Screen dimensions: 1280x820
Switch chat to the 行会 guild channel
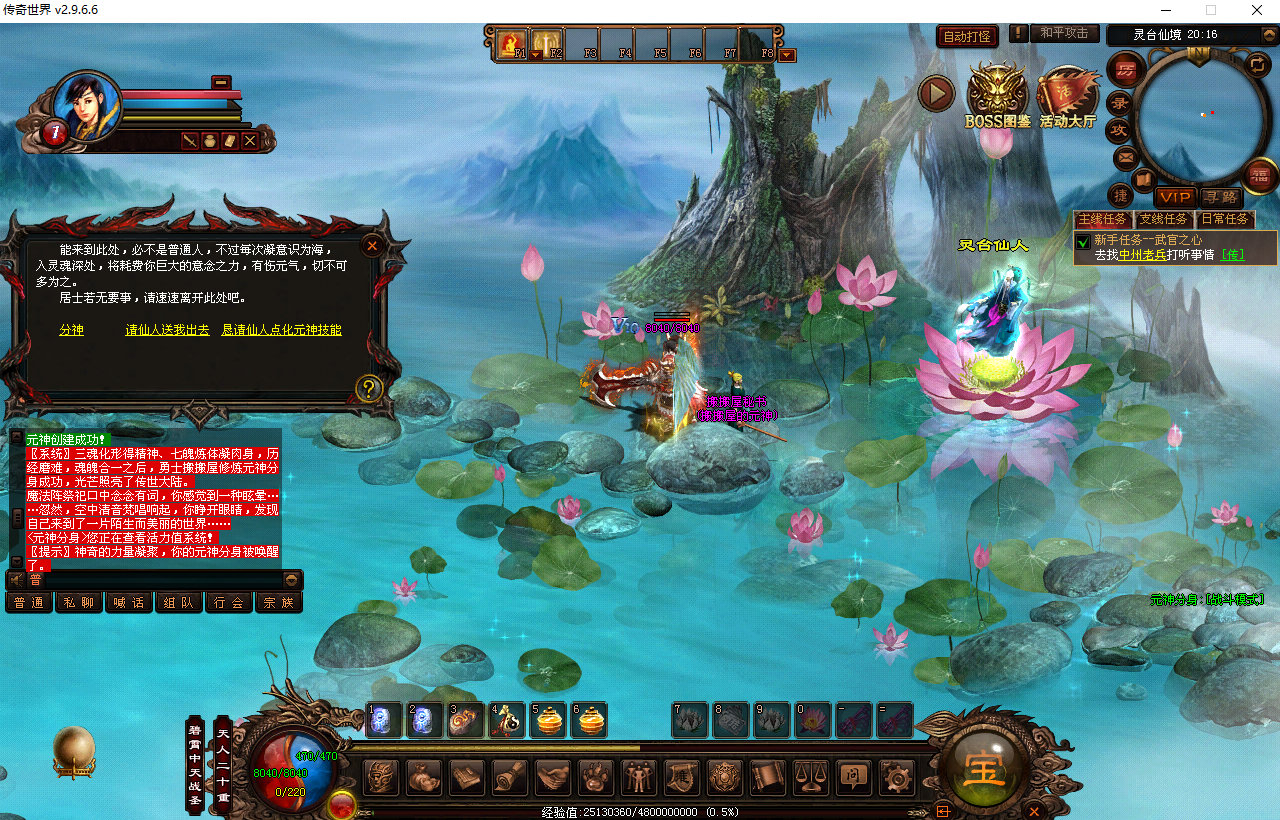click(229, 603)
